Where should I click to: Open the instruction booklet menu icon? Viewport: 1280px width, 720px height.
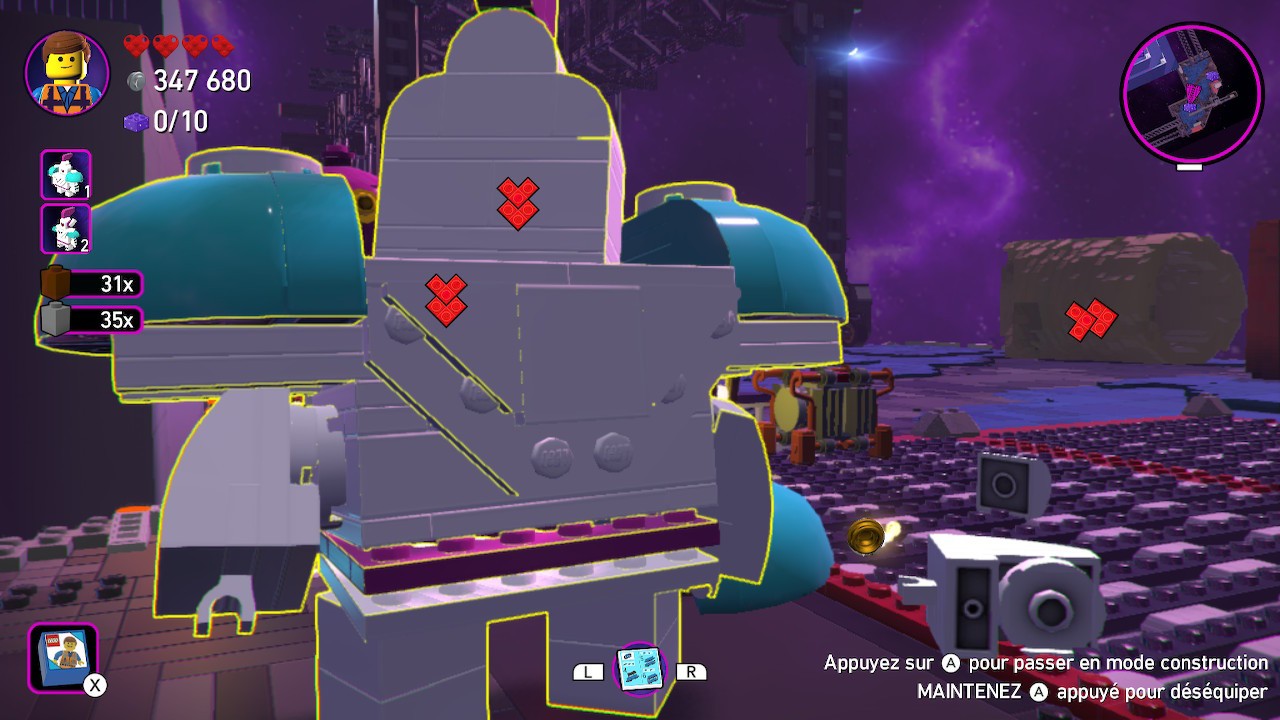62,657
